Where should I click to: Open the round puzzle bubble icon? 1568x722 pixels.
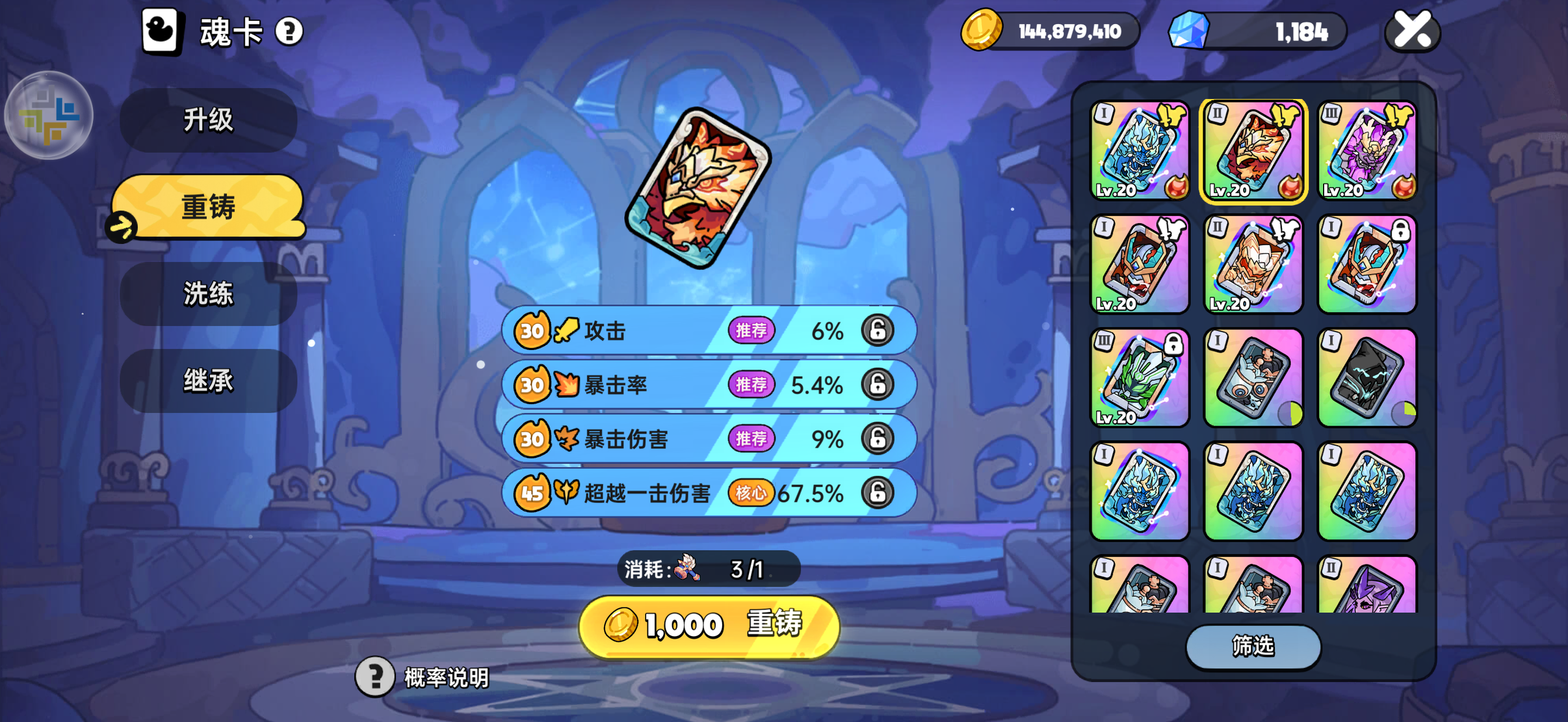tap(49, 116)
